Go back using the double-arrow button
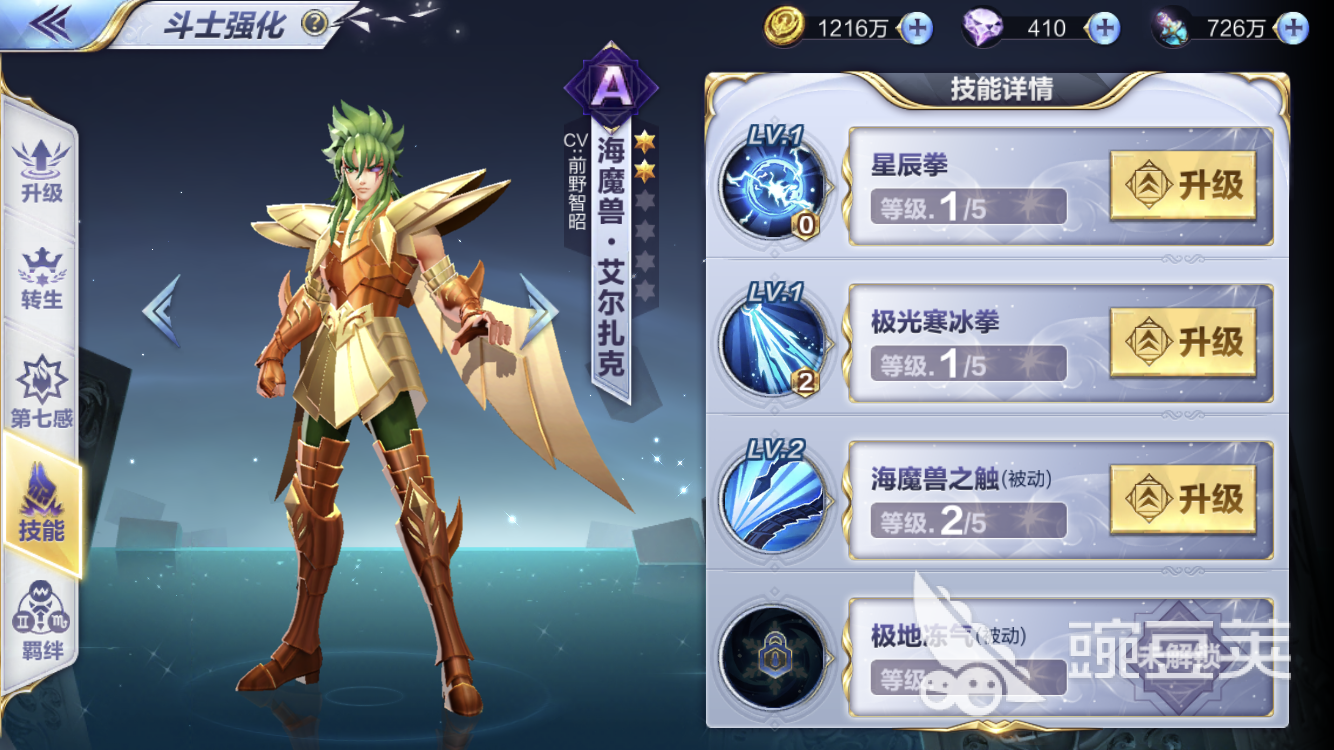The height and width of the screenshot is (750, 1334). pyautogui.click(x=48, y=24)
